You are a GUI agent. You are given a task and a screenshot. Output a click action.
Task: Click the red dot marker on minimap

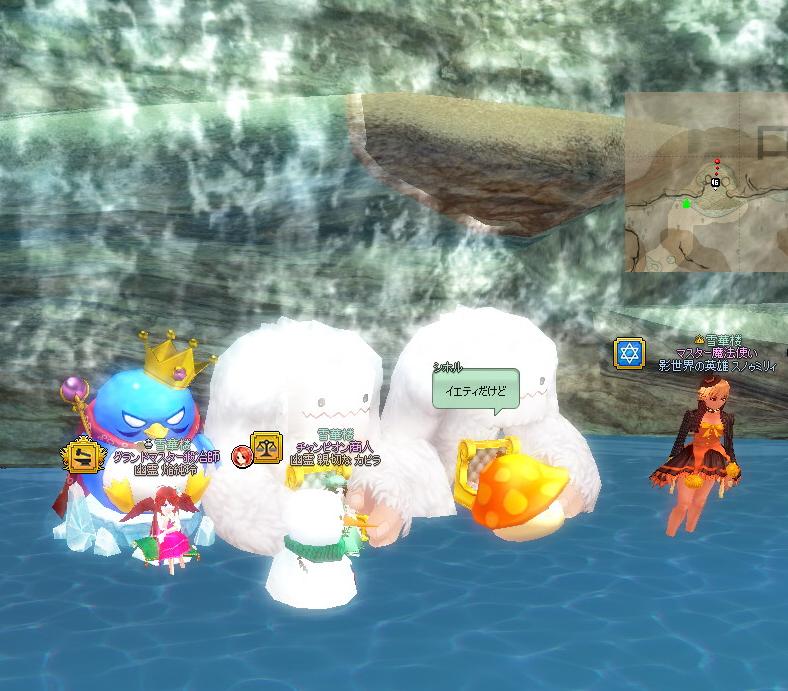(717, 161)
